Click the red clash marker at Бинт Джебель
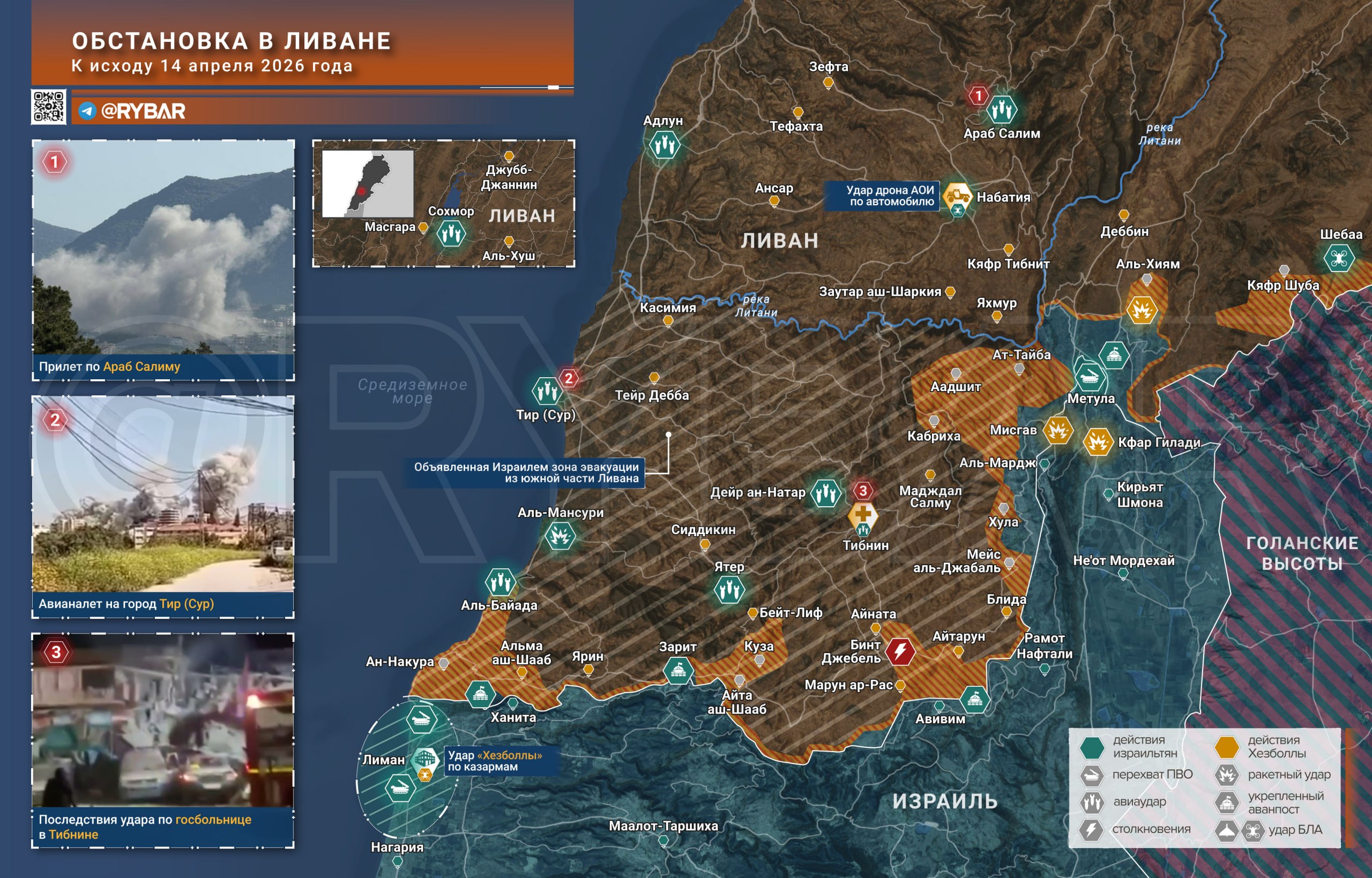This screenshot has height=878, width=1372. 900,651
